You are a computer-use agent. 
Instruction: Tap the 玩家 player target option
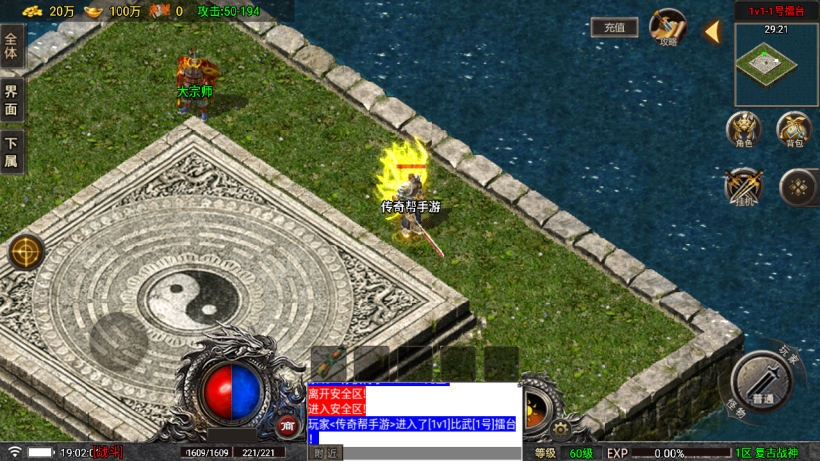[x=788, y=354]
